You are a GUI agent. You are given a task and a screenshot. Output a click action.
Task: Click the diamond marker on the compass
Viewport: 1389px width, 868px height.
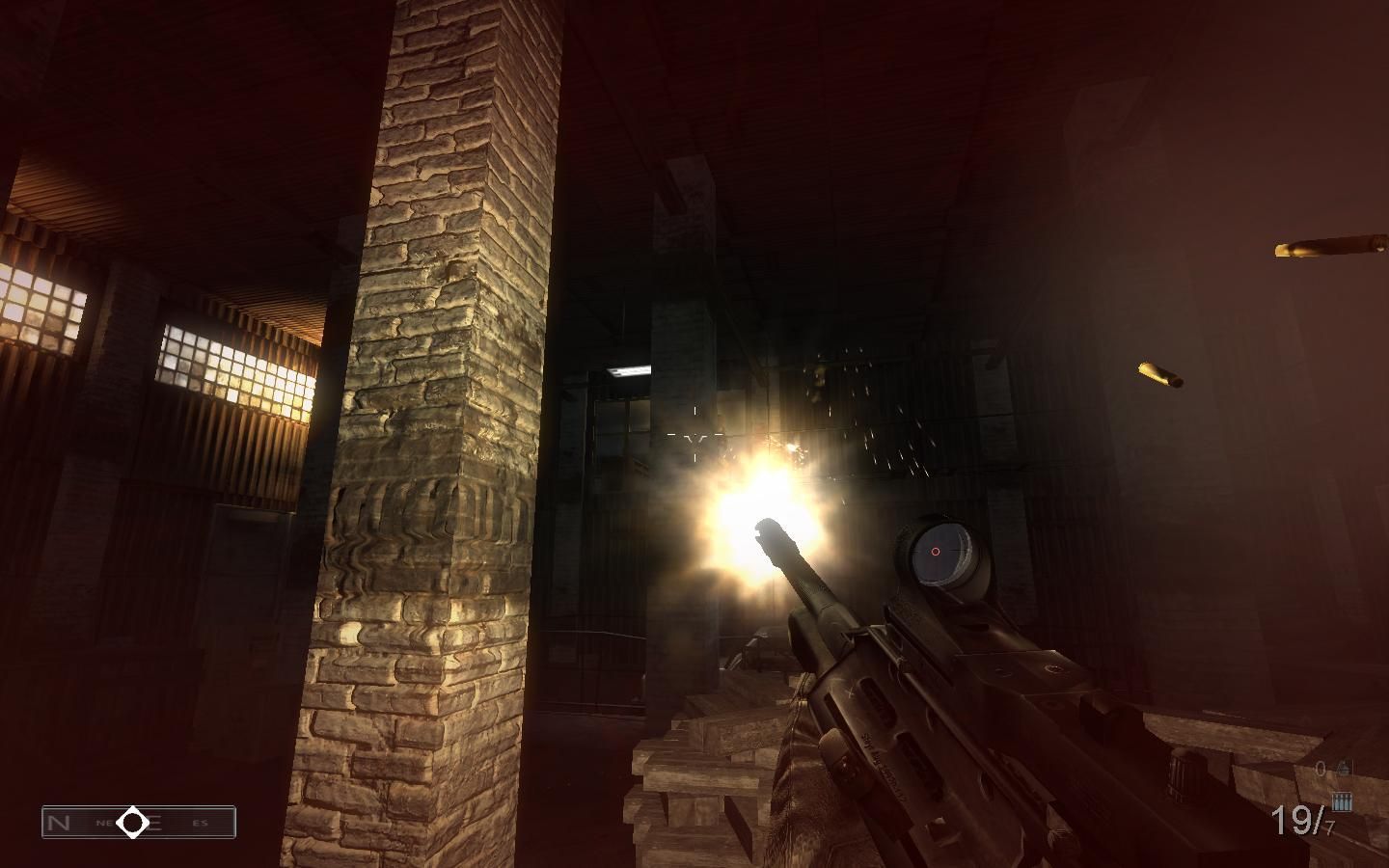(x=132, y=822)
